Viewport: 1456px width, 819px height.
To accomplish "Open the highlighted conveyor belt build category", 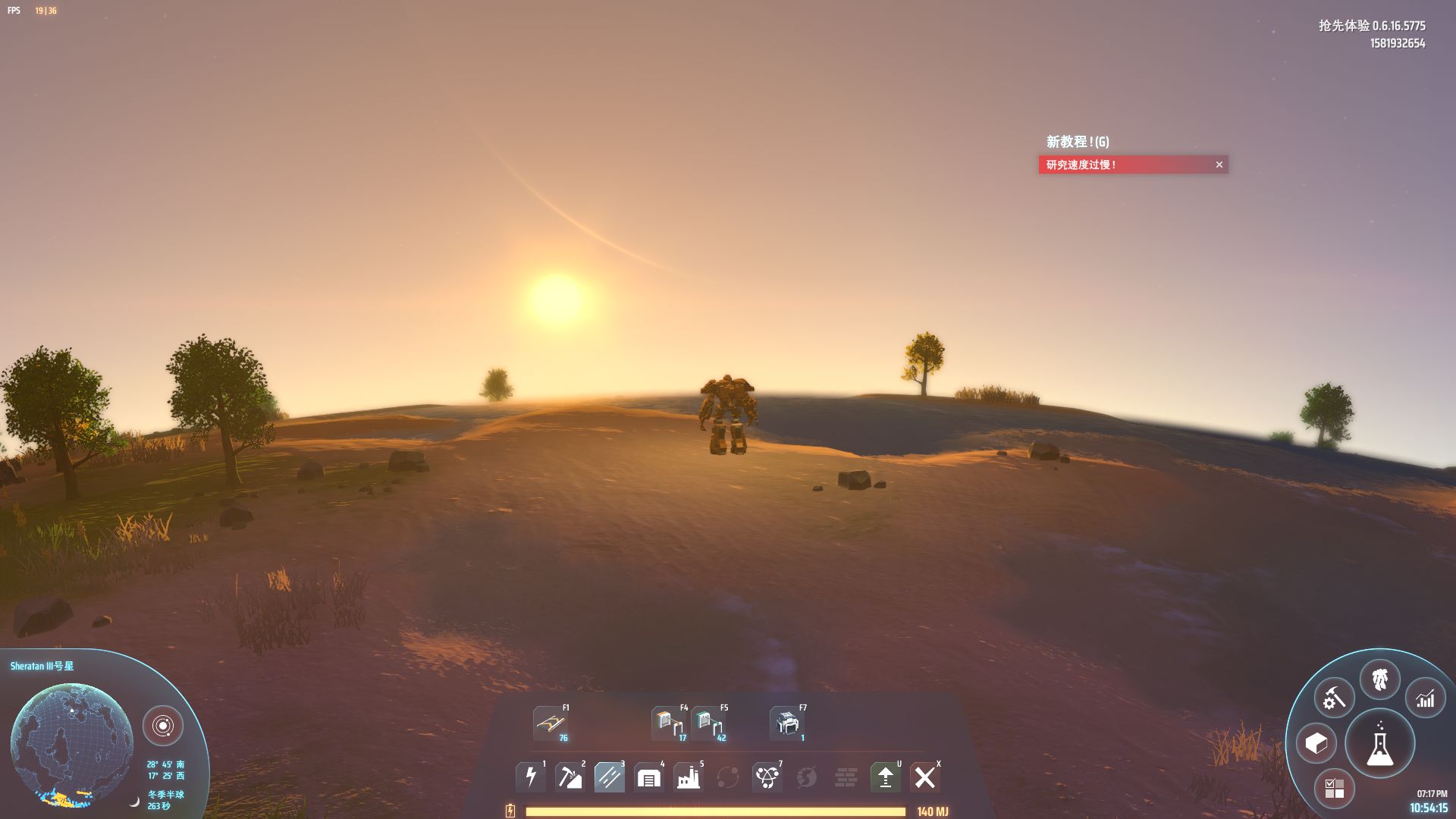I will [609, 777].
